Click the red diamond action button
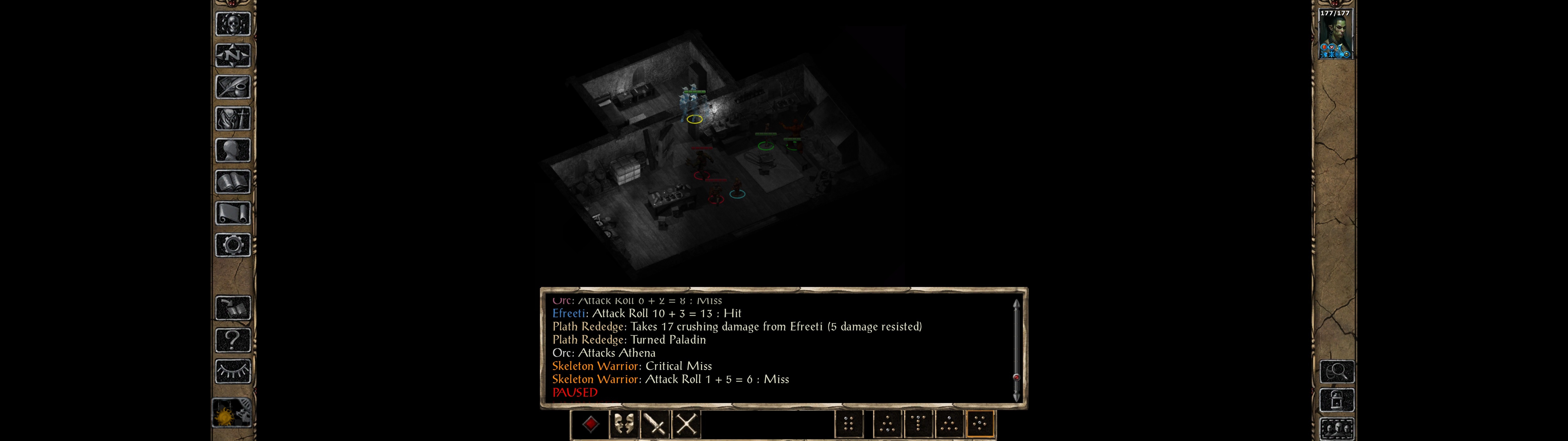The height and width of the screenshot is (441, 1568). [x=590, y=424]
